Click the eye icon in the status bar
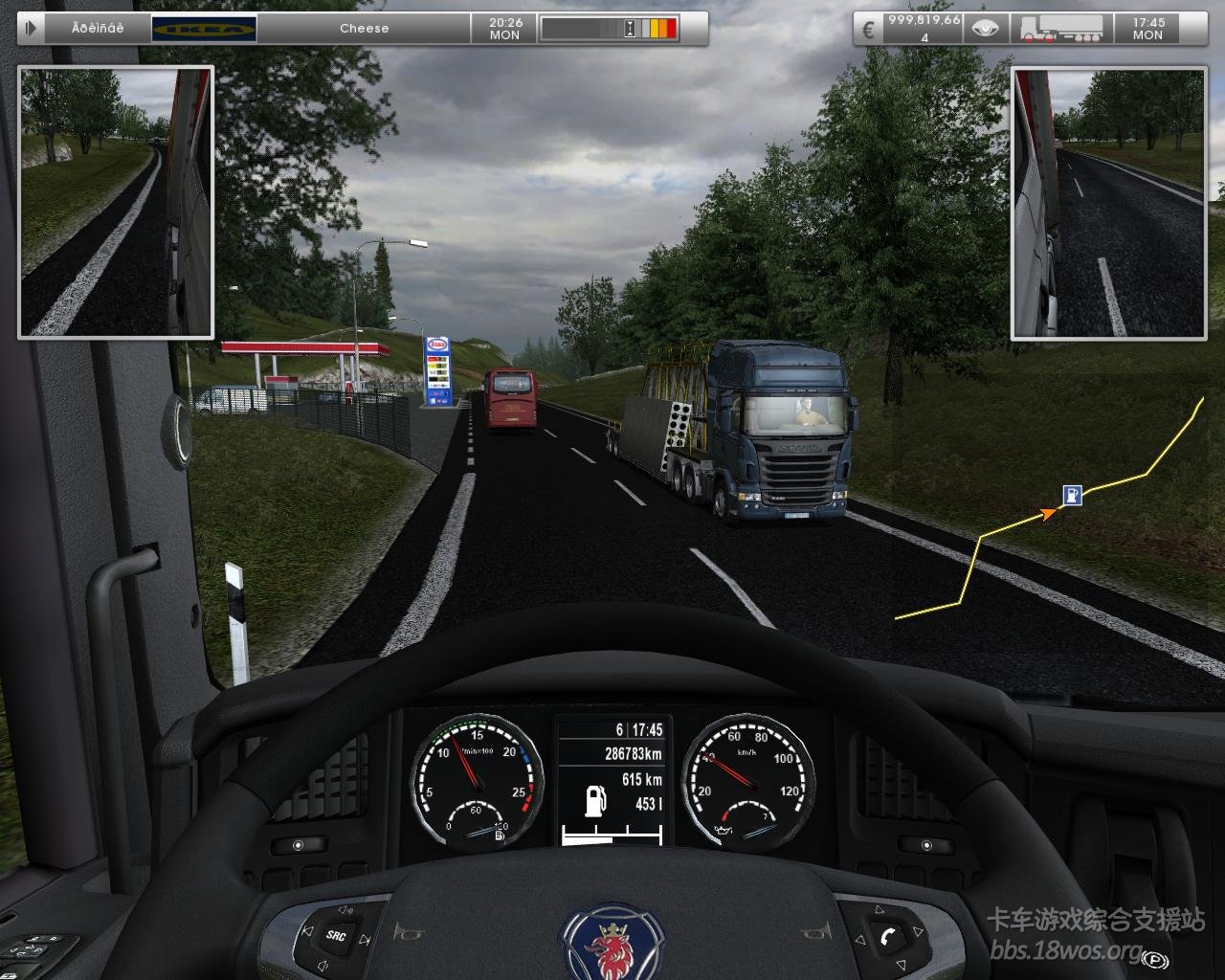The image size is (1225, 980). tap(985, 29)
